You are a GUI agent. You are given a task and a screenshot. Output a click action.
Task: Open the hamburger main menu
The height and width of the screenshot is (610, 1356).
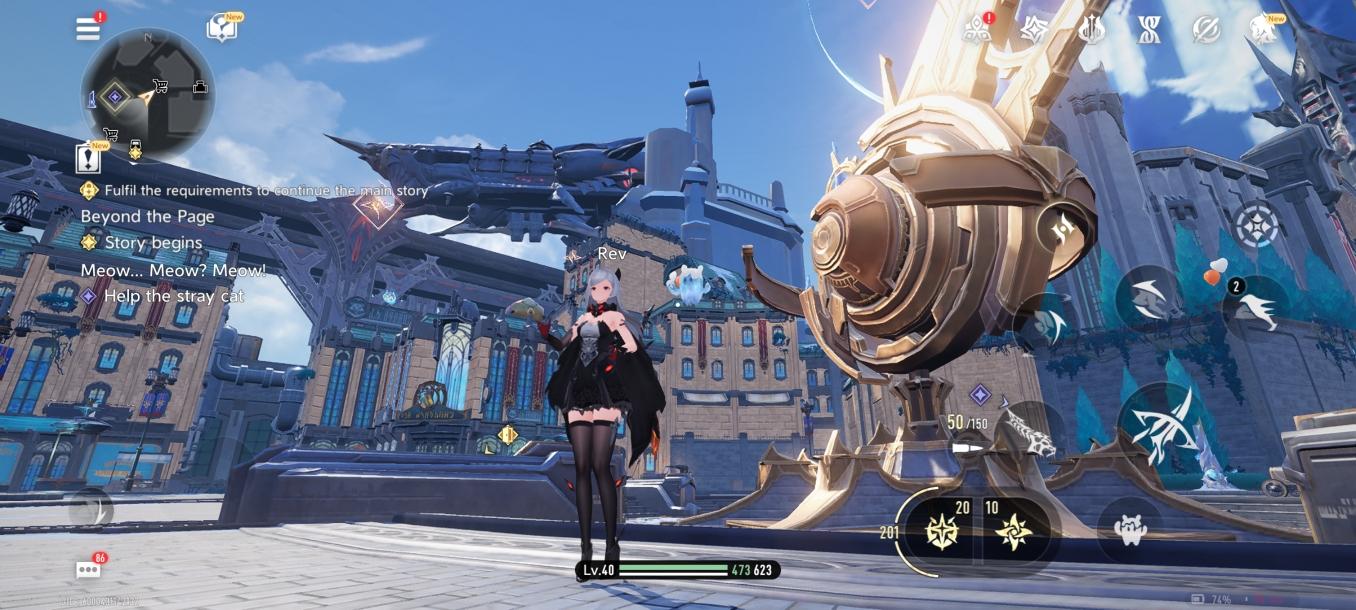click(88, 29)
